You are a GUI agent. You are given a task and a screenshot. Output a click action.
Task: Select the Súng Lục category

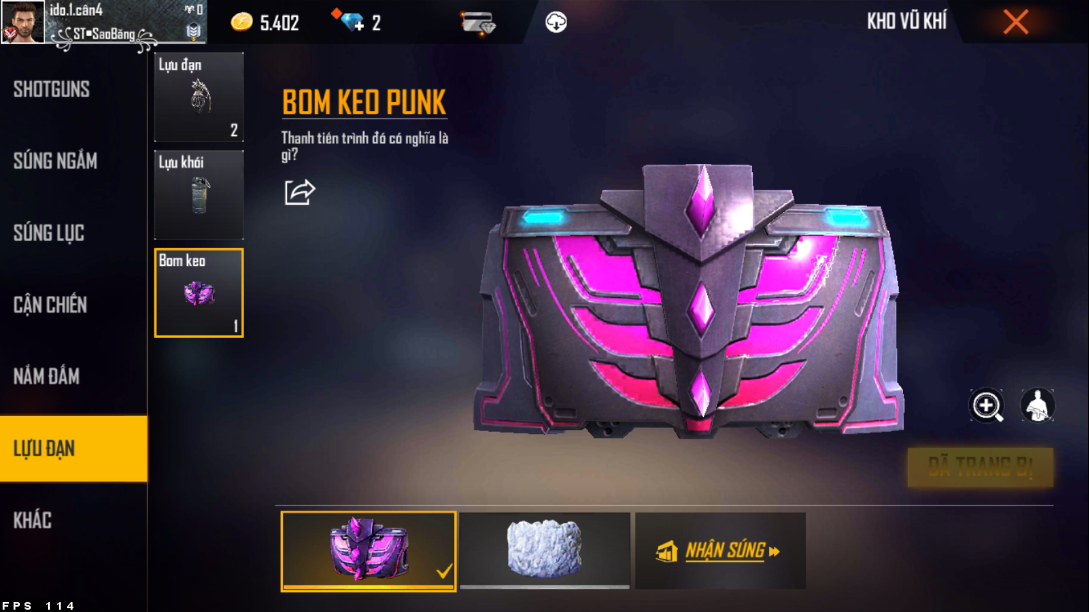pos(49,233)
